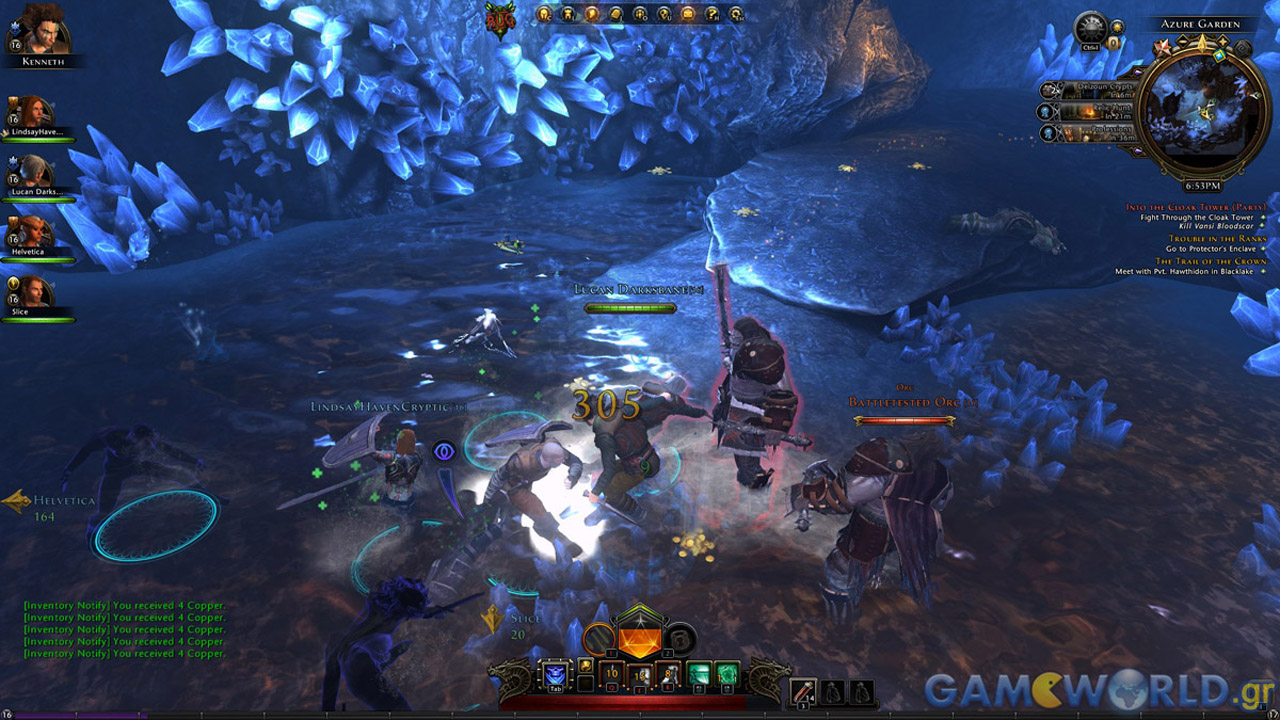Activate the blue skull Tab ability
1280x720 pixels.
pos(554,675)
